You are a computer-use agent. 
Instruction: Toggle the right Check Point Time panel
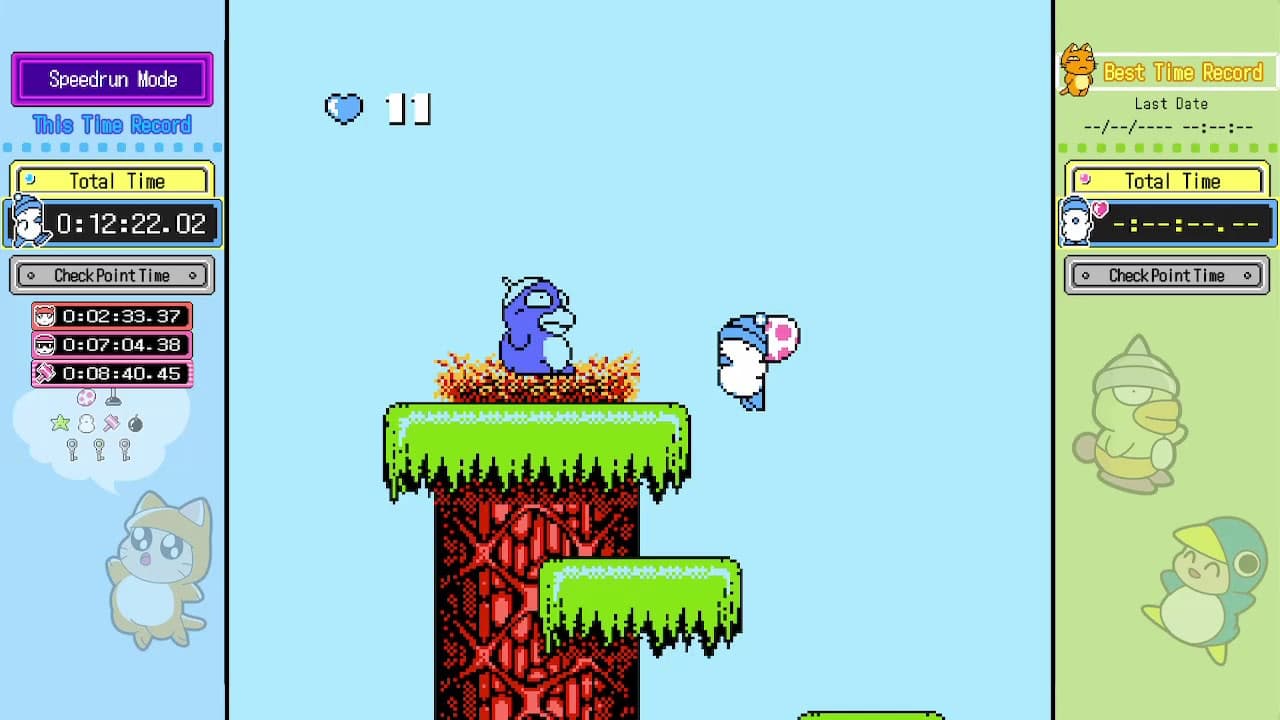pyautogui.click(x=1166, y=275)
